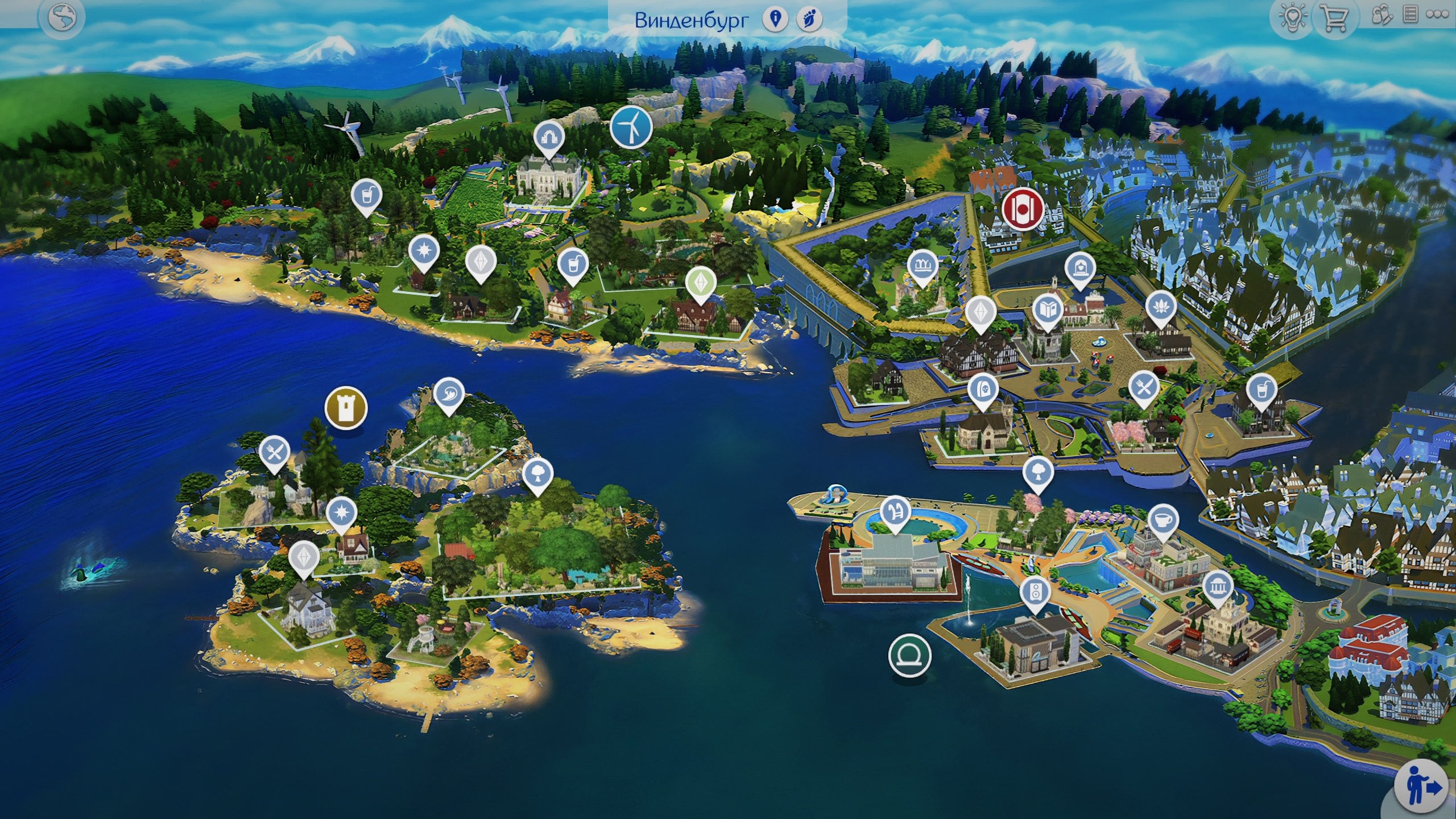Show Windenburg world info pin

pos(775,19)
